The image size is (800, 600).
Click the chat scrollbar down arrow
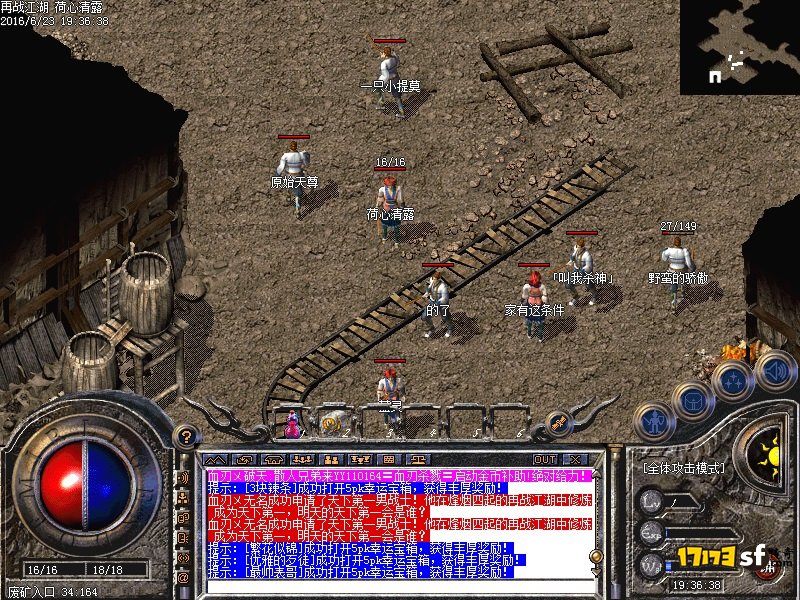597,571
